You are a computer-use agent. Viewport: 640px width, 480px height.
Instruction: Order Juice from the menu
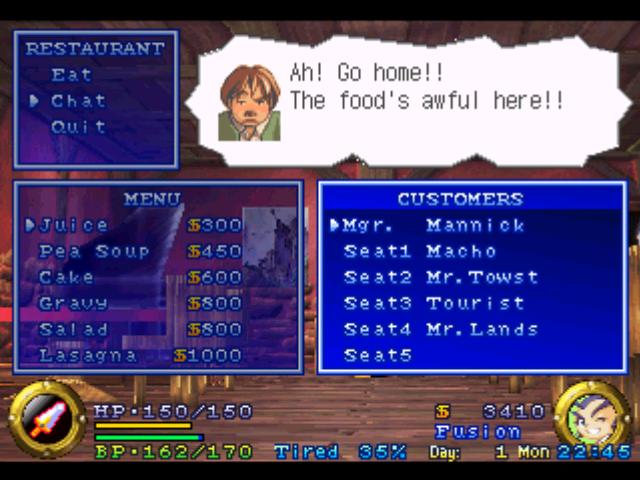point(74,225)
